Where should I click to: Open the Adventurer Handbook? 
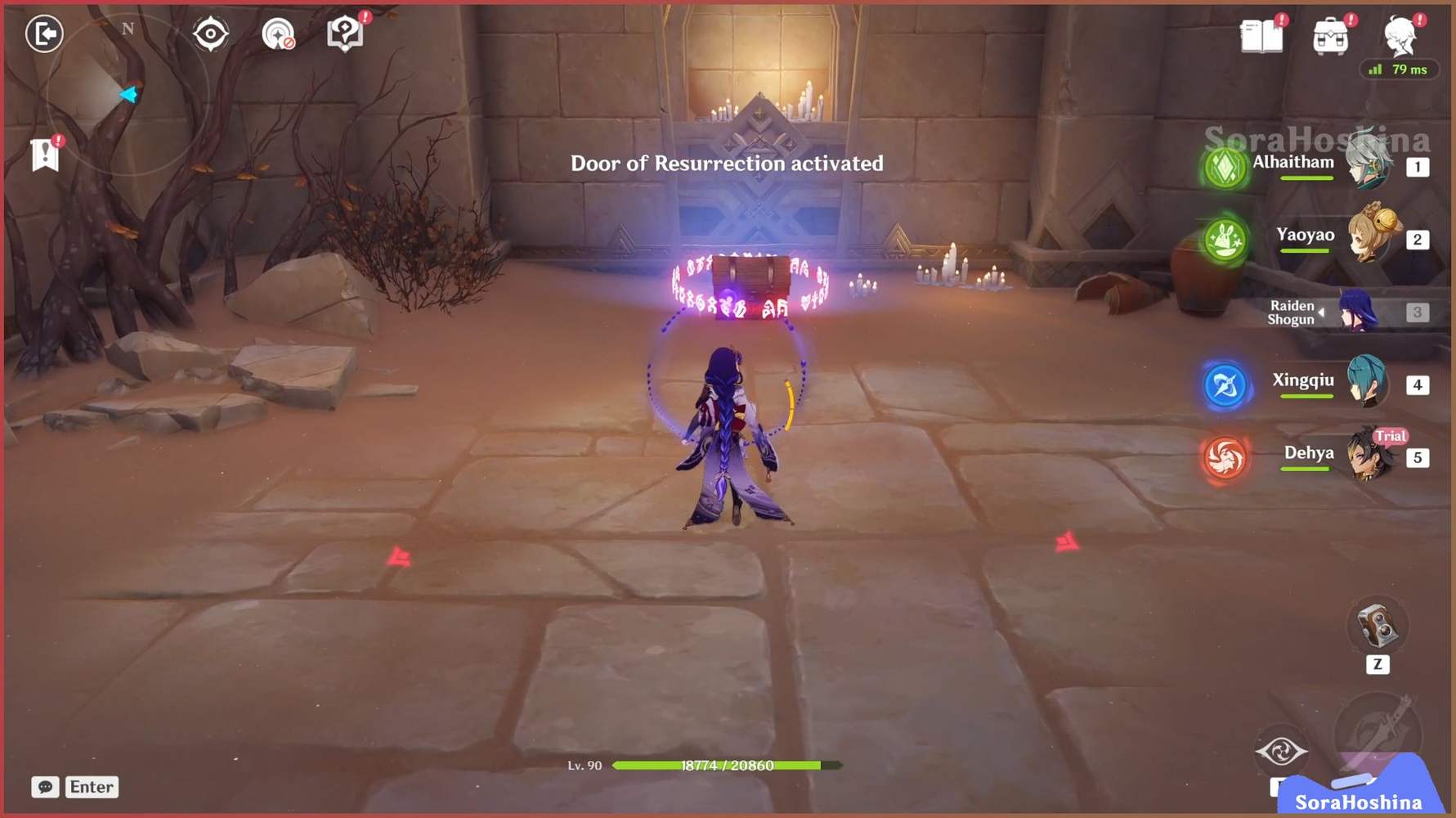pyautogui.click(x=1261, y=37)
